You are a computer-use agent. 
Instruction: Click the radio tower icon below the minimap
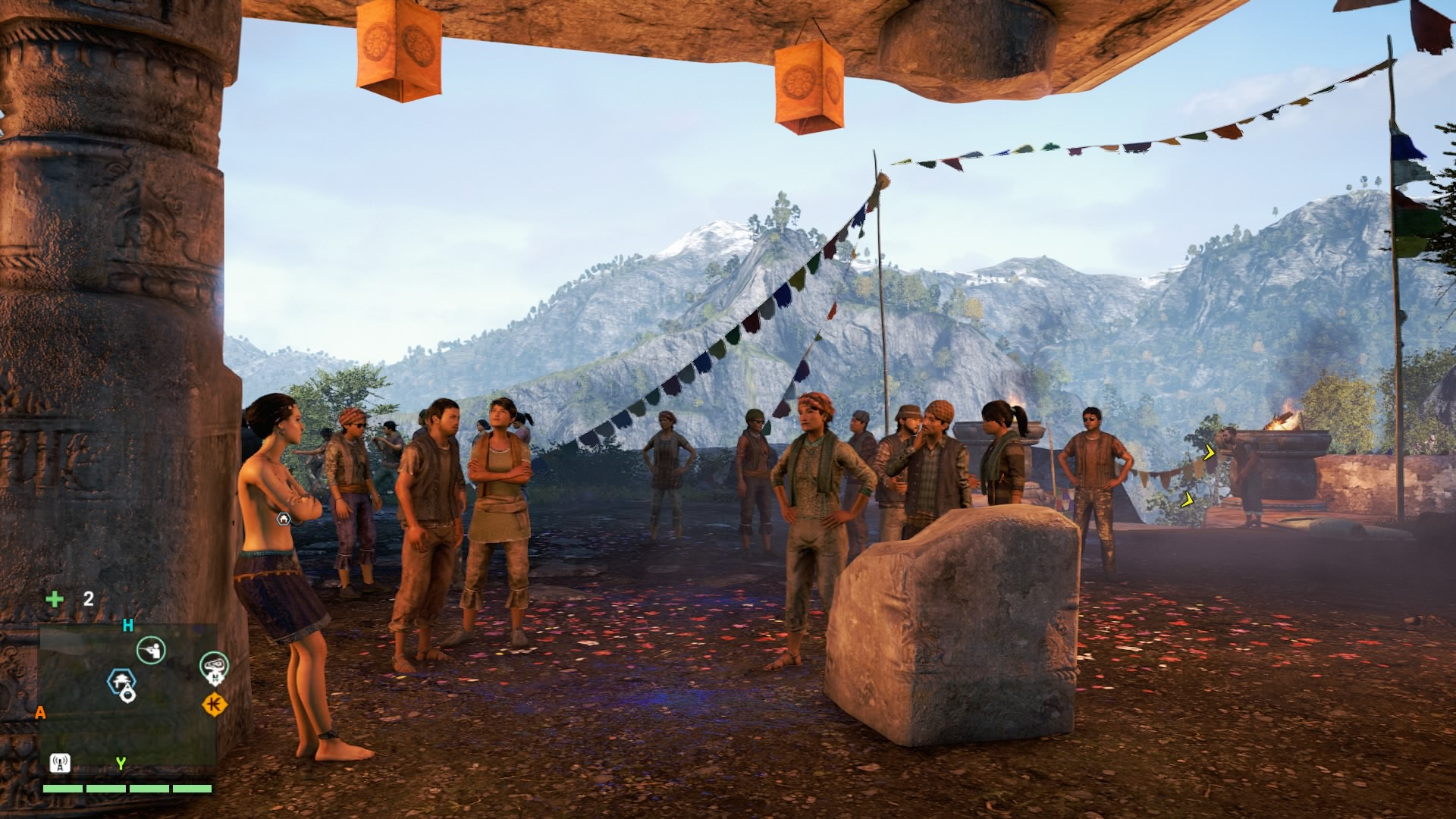60,763
